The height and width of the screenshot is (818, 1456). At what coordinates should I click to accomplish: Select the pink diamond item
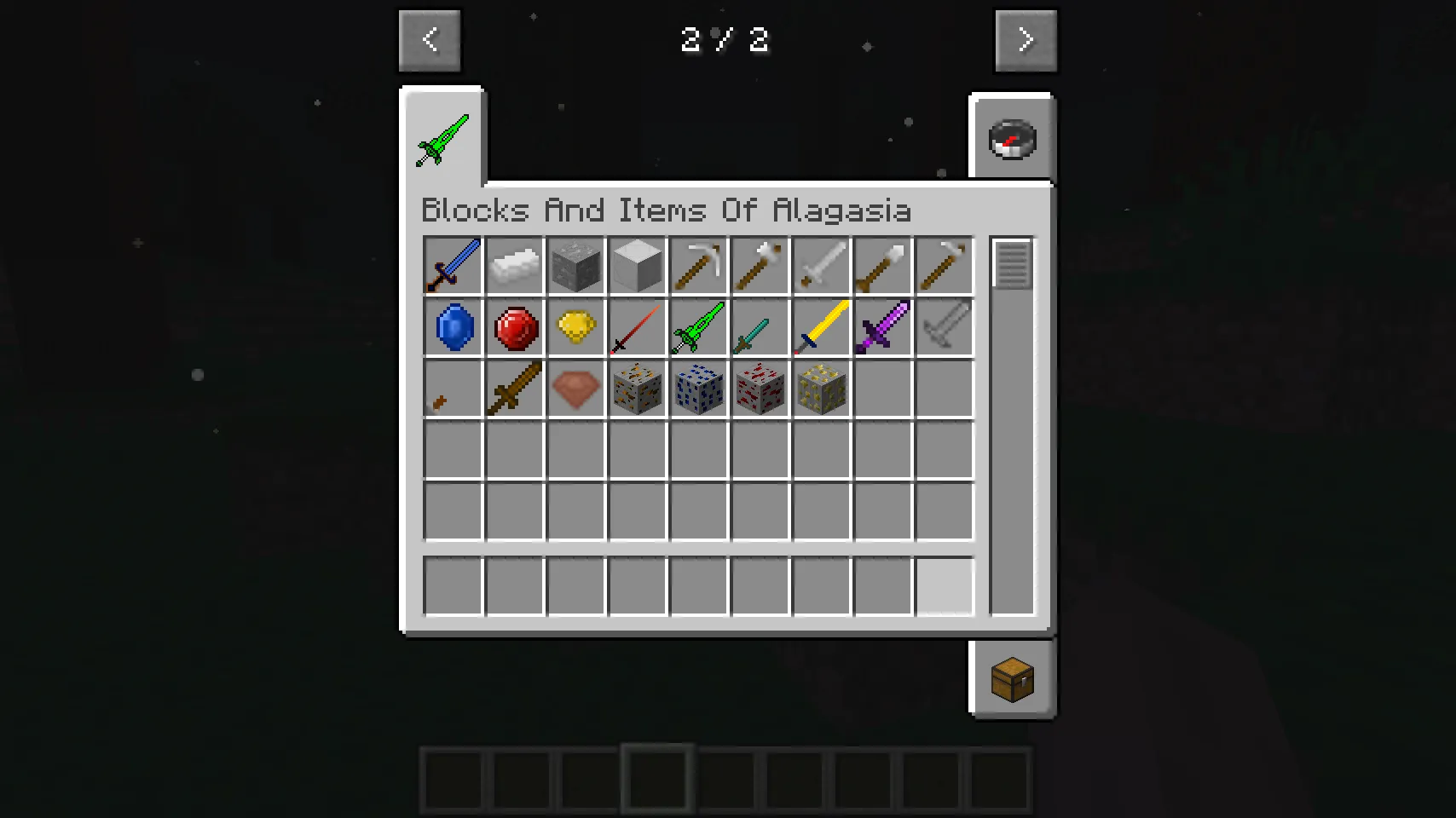pos(575,389)
